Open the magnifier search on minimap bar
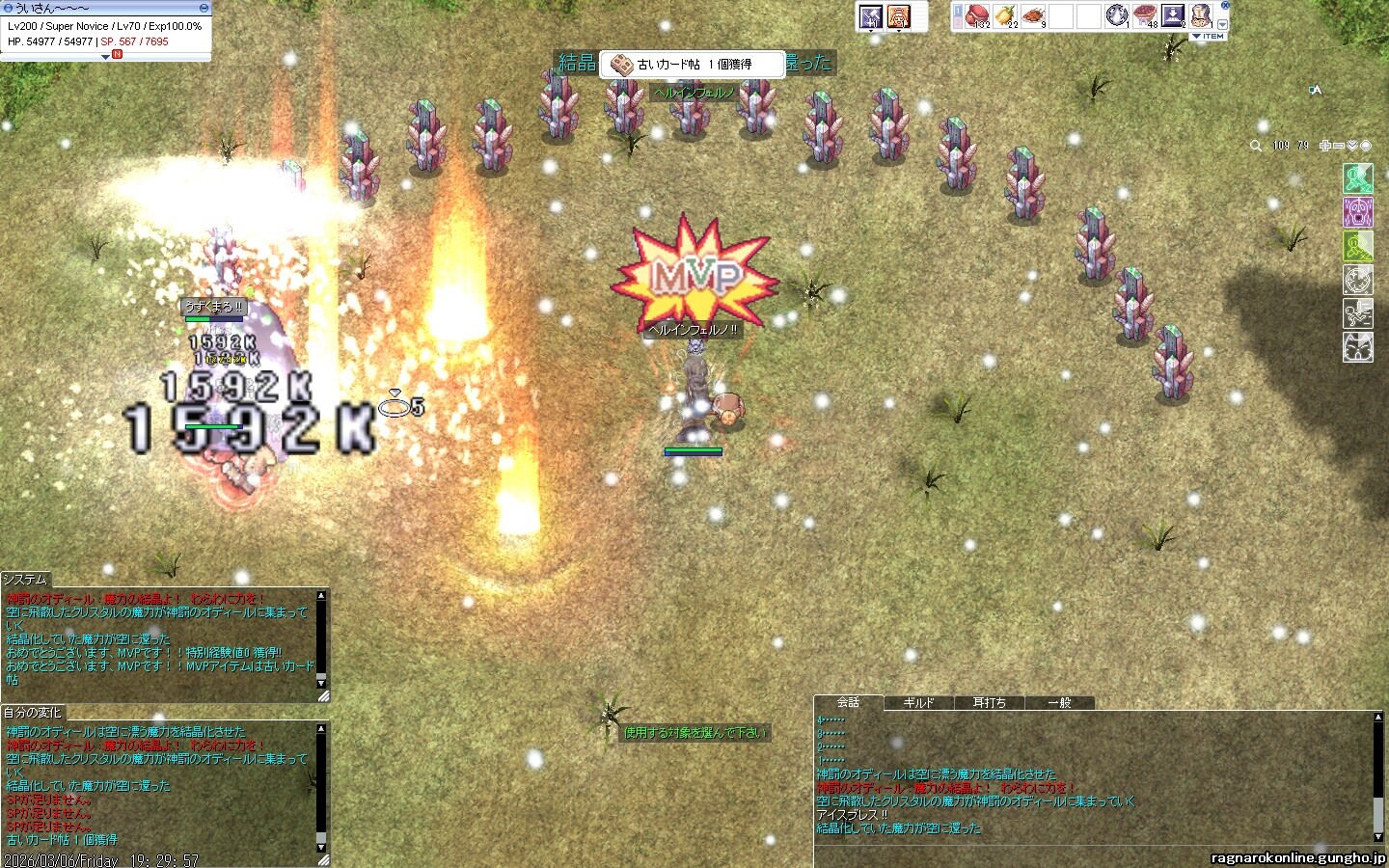 1256,146
